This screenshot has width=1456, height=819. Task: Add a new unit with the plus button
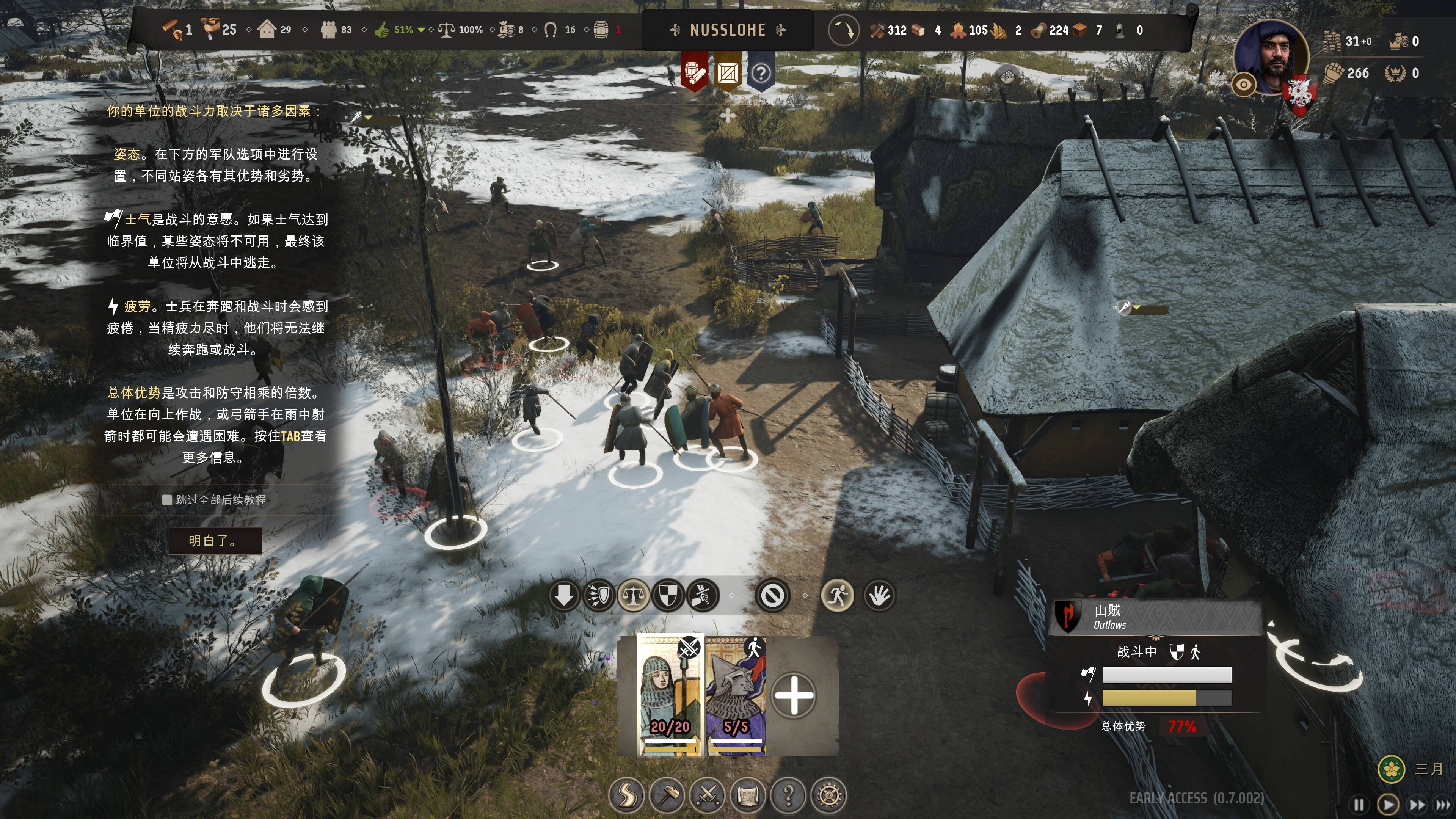[794, 695]
